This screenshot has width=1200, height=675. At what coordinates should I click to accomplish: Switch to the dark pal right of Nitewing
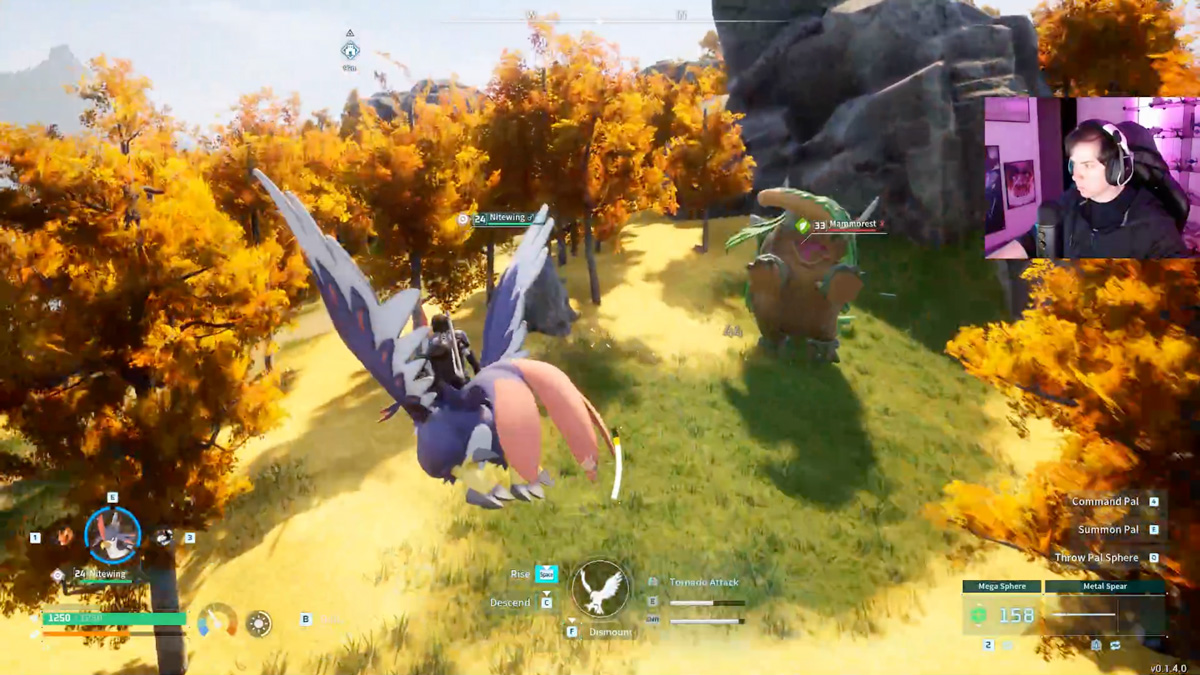point(164,537)
